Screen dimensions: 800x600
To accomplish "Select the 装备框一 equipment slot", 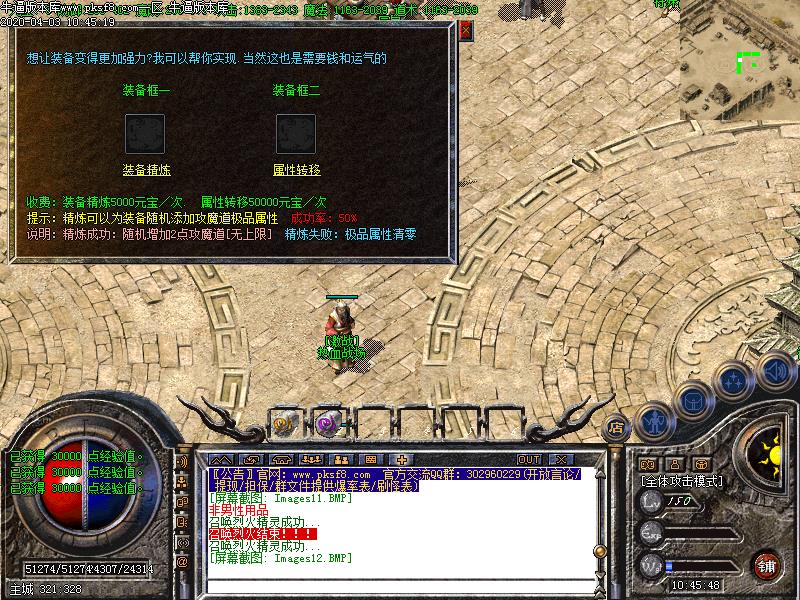I will 145,133.
